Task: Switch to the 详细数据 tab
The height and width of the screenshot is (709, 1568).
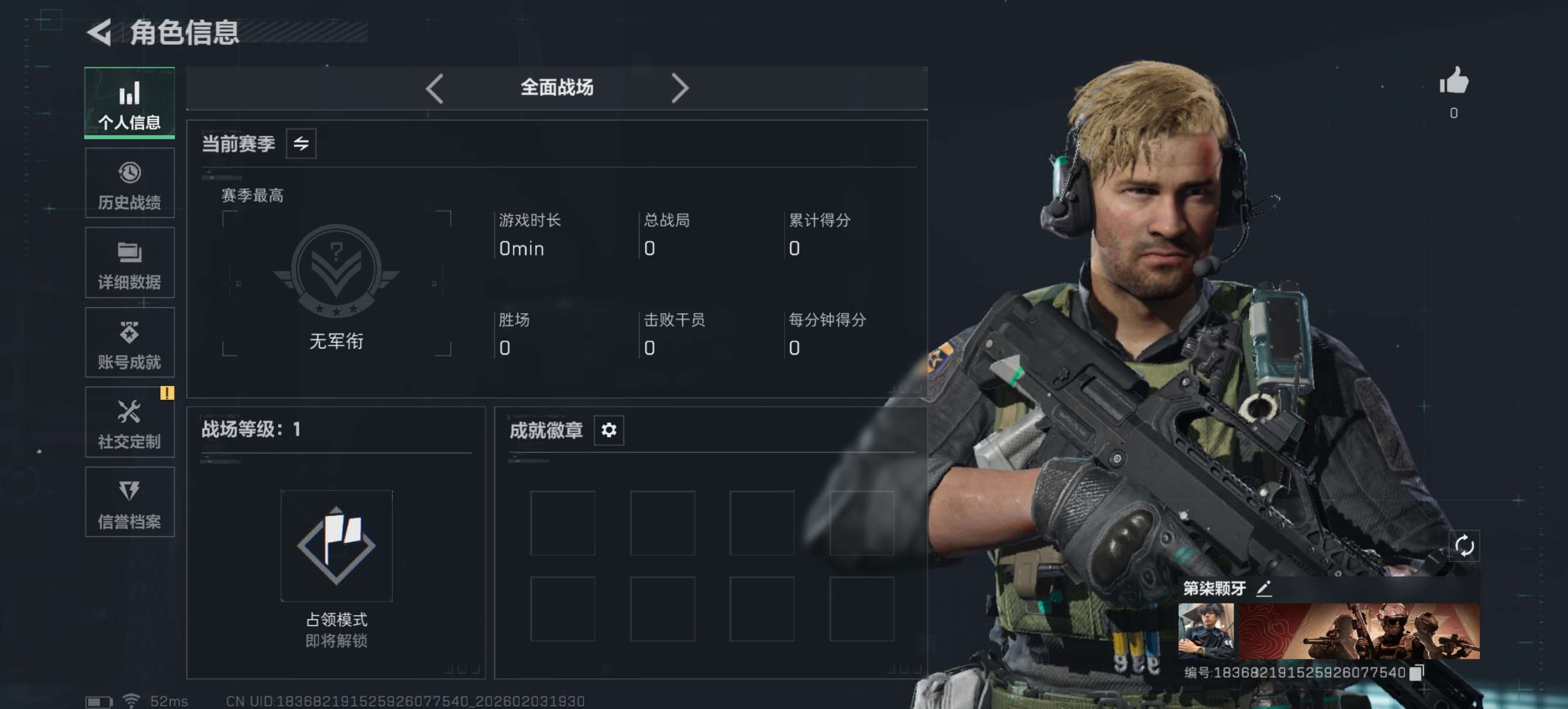Action: click(129, 263)
